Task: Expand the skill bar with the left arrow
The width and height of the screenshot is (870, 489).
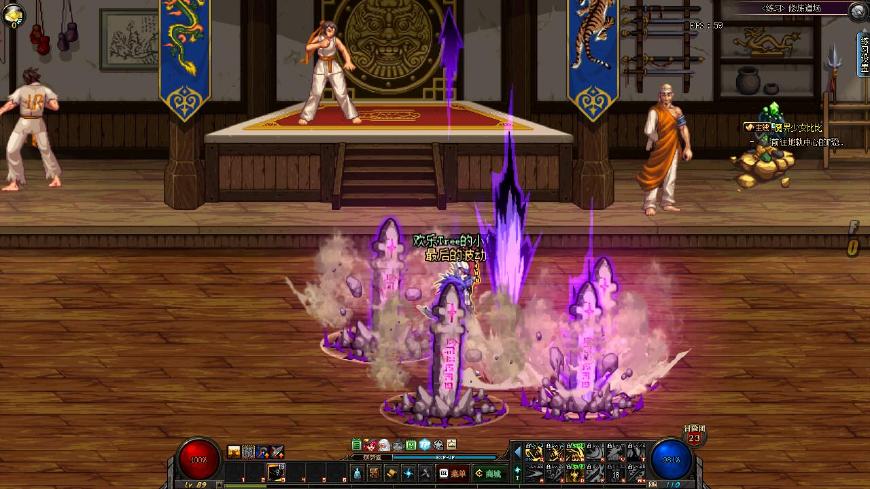Action: 518,452
